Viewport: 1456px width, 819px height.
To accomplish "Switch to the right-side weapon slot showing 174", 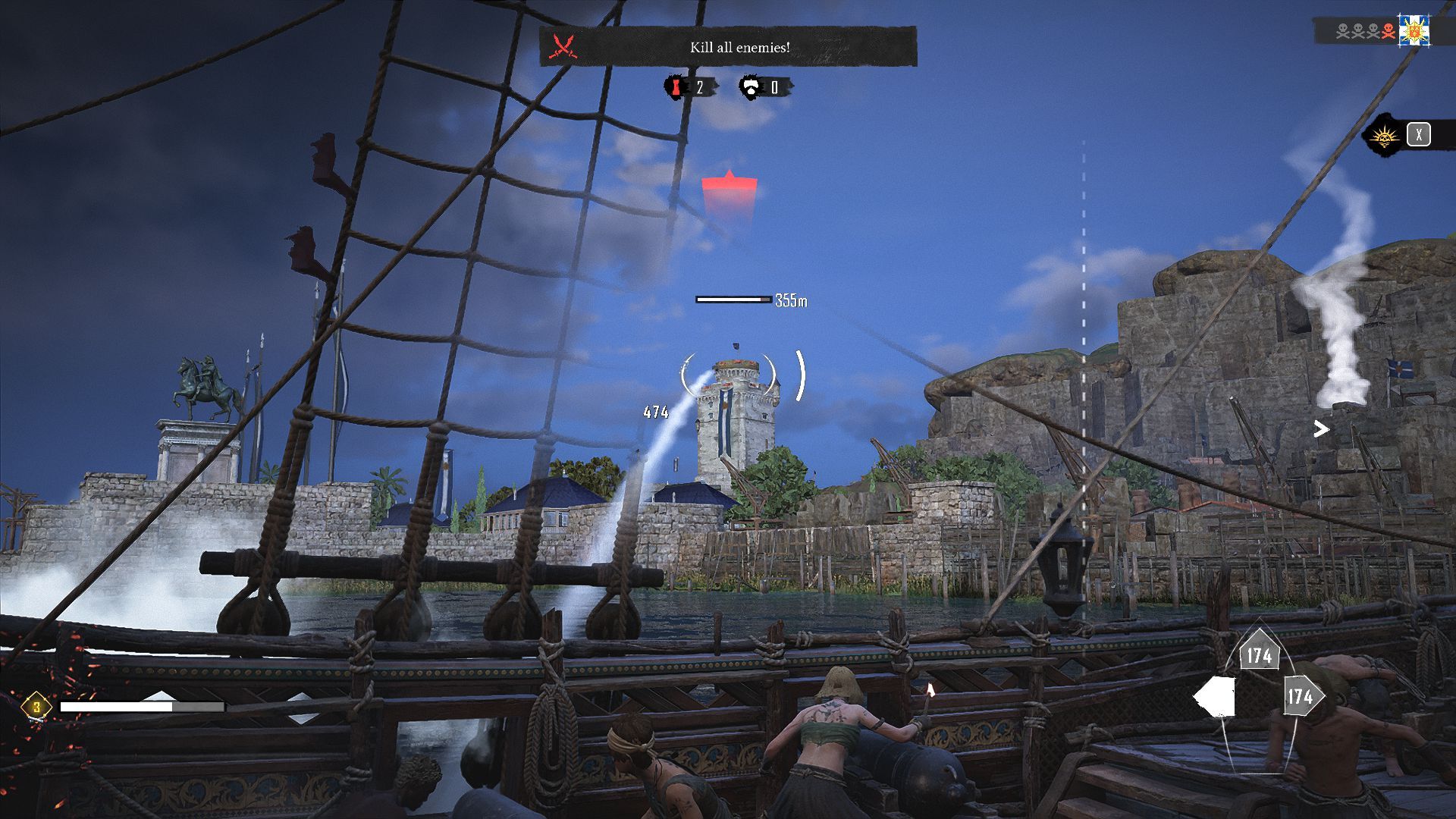I will (1301, 696).
